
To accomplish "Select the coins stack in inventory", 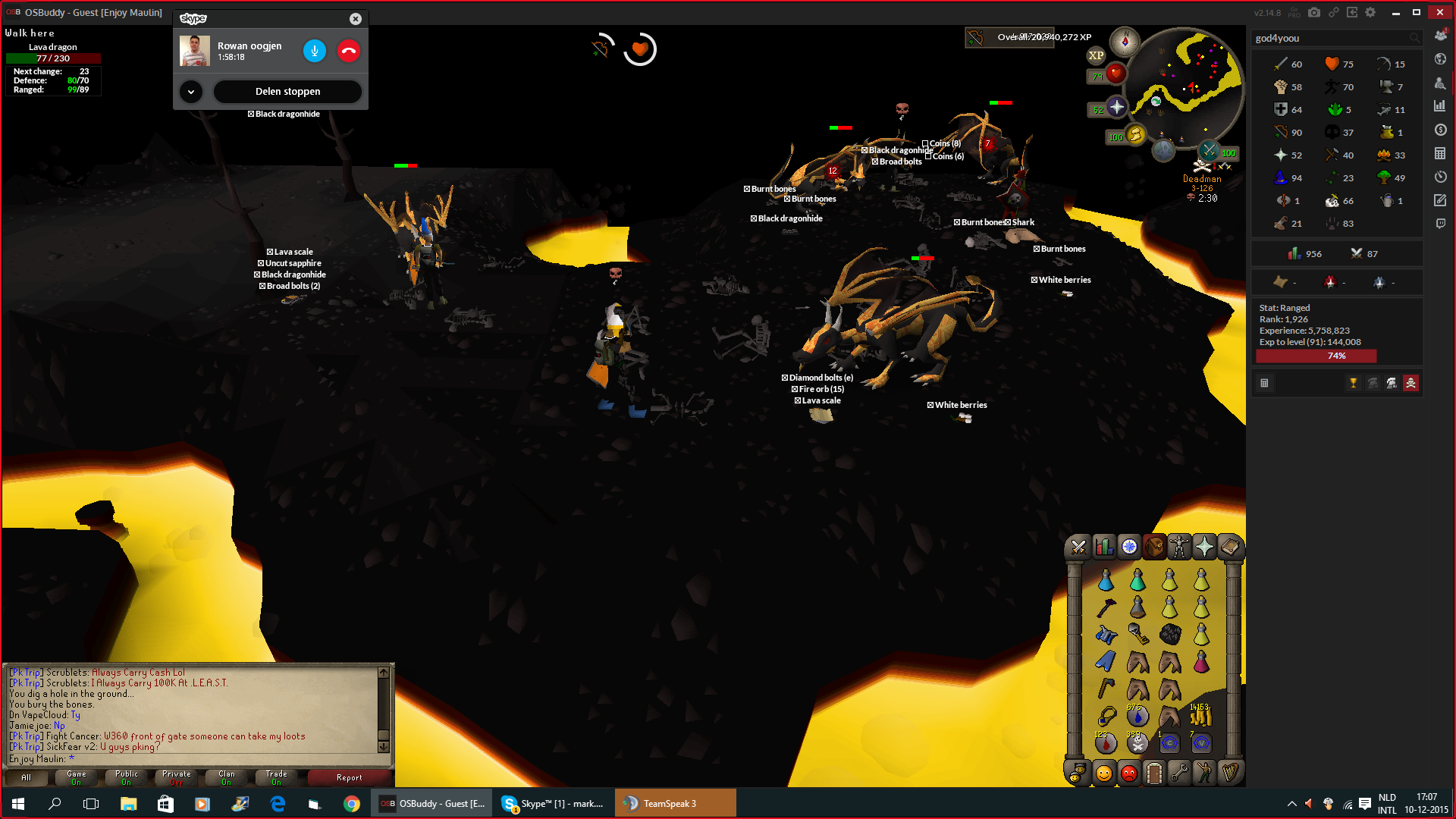I will [1200, 716].
